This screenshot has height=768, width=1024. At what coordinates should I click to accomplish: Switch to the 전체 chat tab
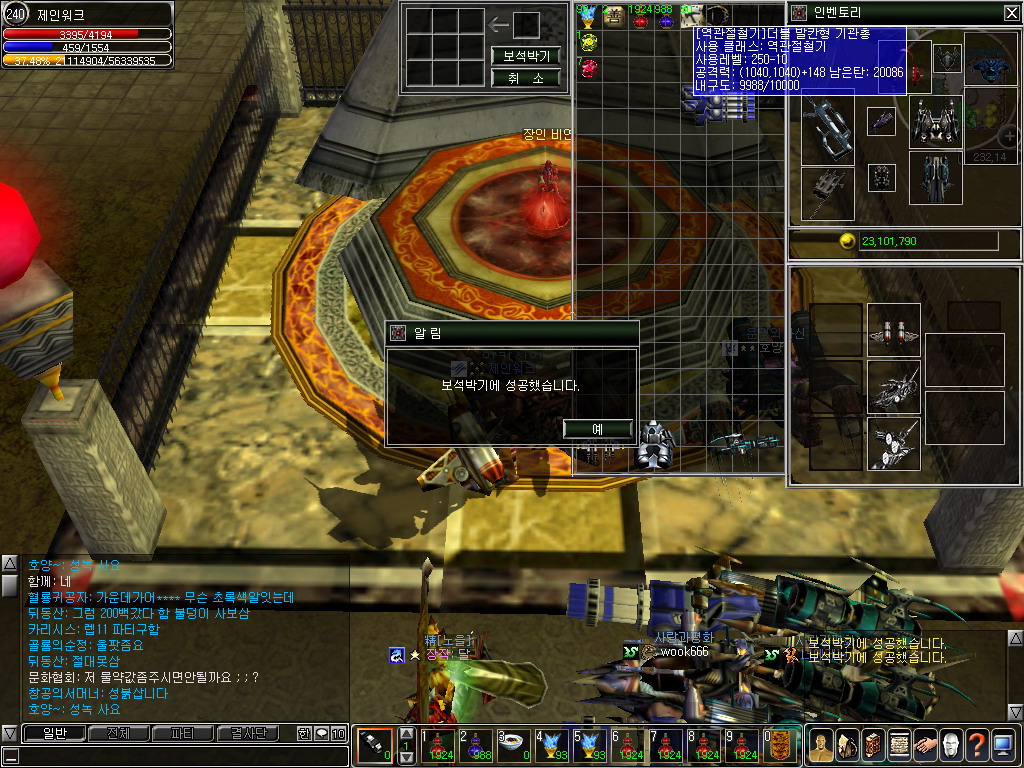(x=118, y=733)
